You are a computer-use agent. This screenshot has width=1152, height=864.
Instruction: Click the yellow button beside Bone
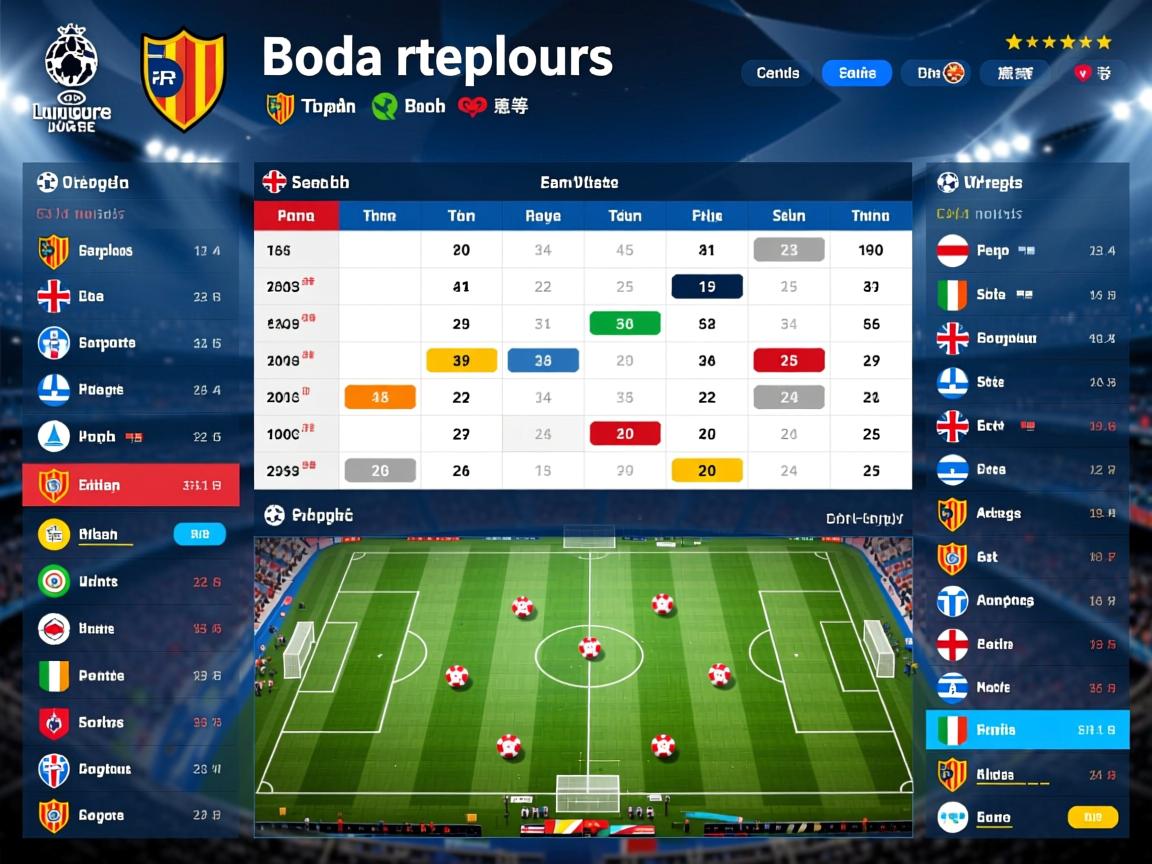point(1092,817)
